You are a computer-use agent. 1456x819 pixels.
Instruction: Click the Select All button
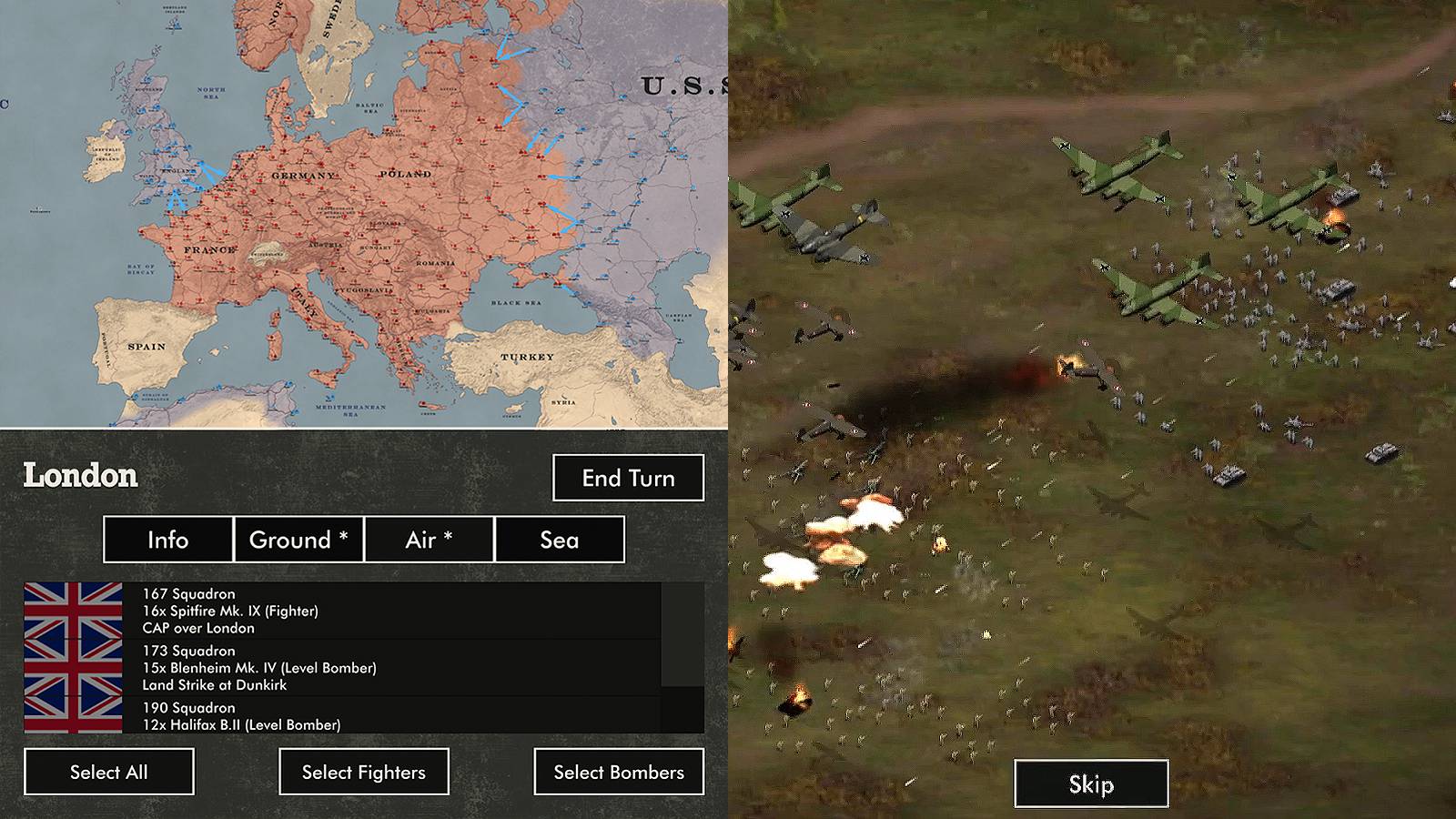click(x=109, y=772)
